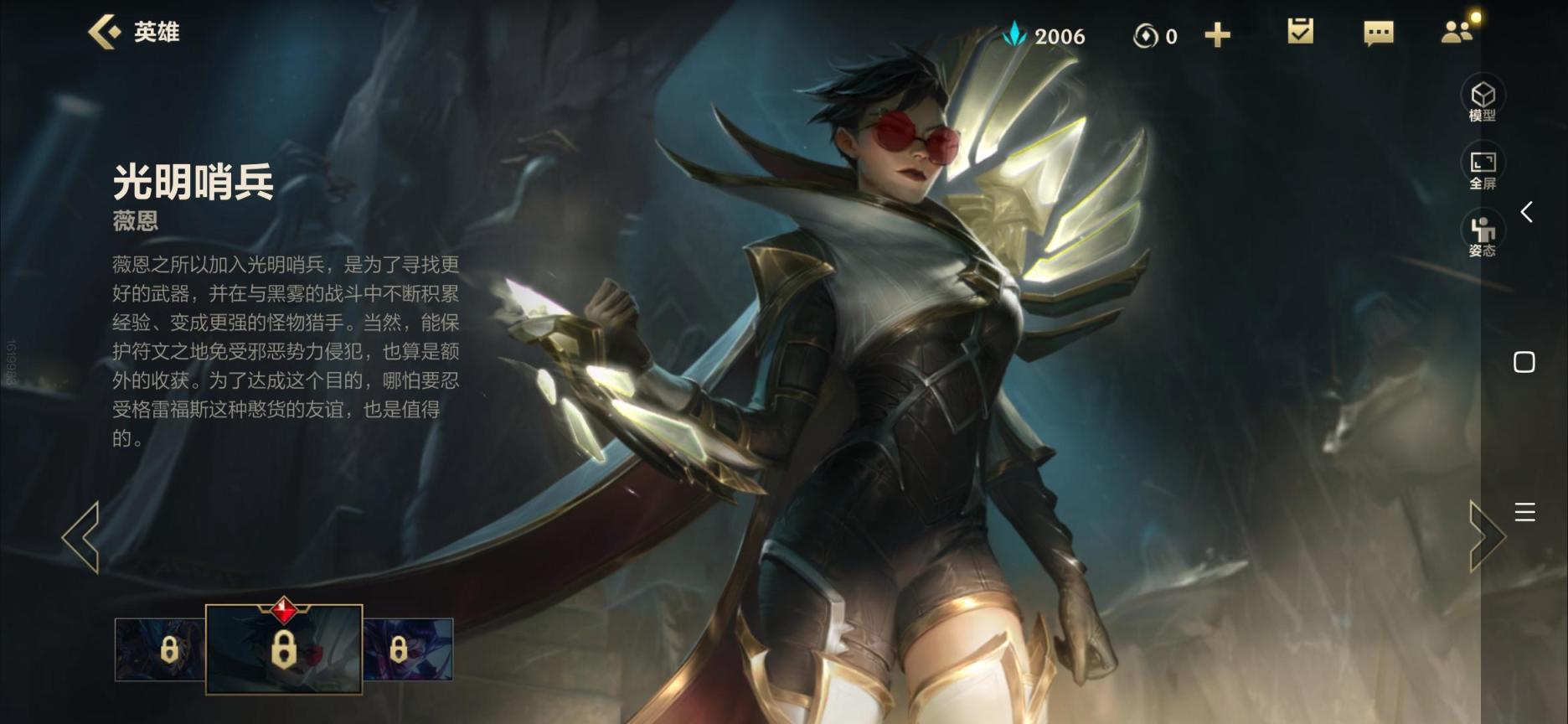Tap the Android back arrow

pos(1526,212)
